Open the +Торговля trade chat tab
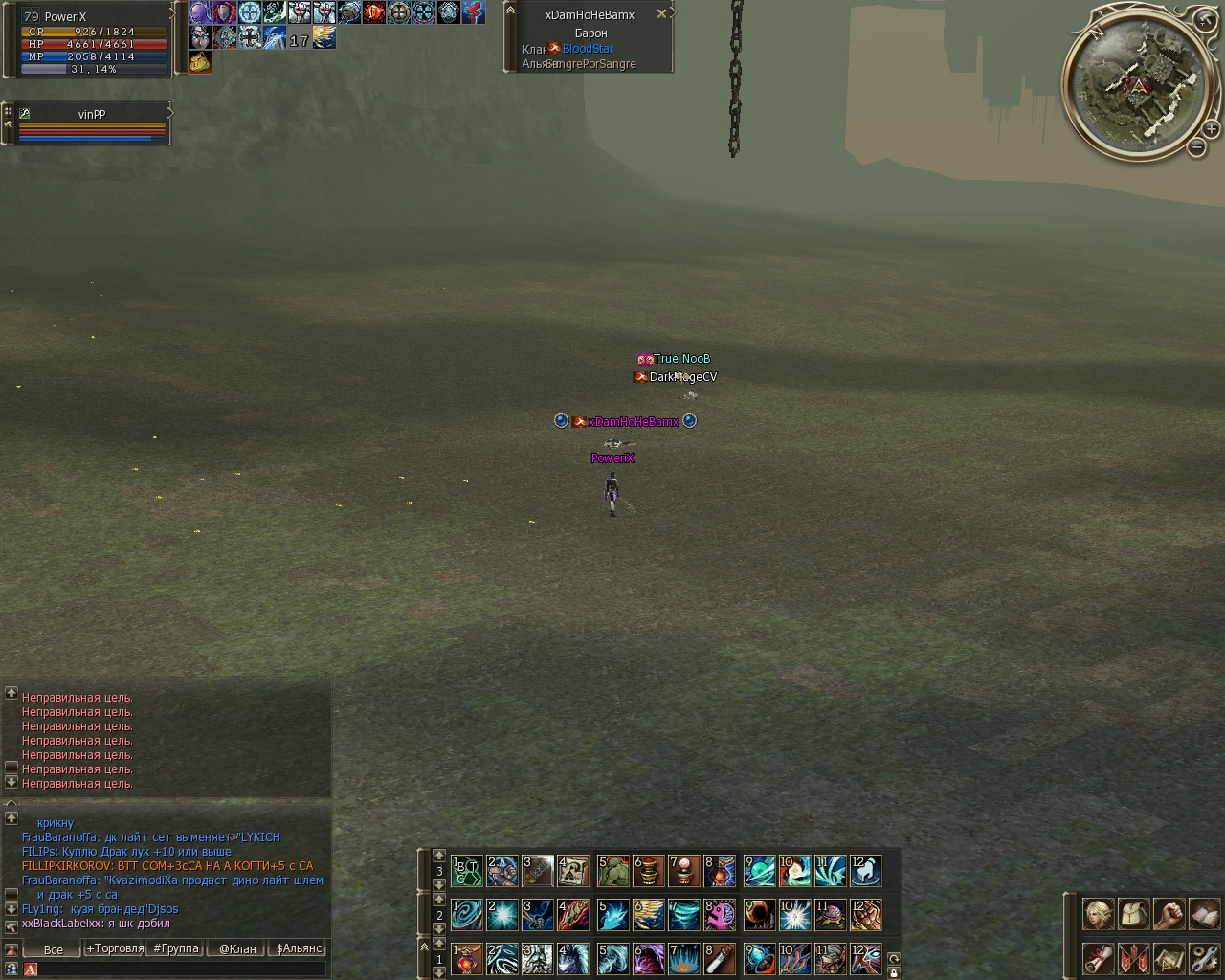Screen dimensions: 1225x980 115,948
